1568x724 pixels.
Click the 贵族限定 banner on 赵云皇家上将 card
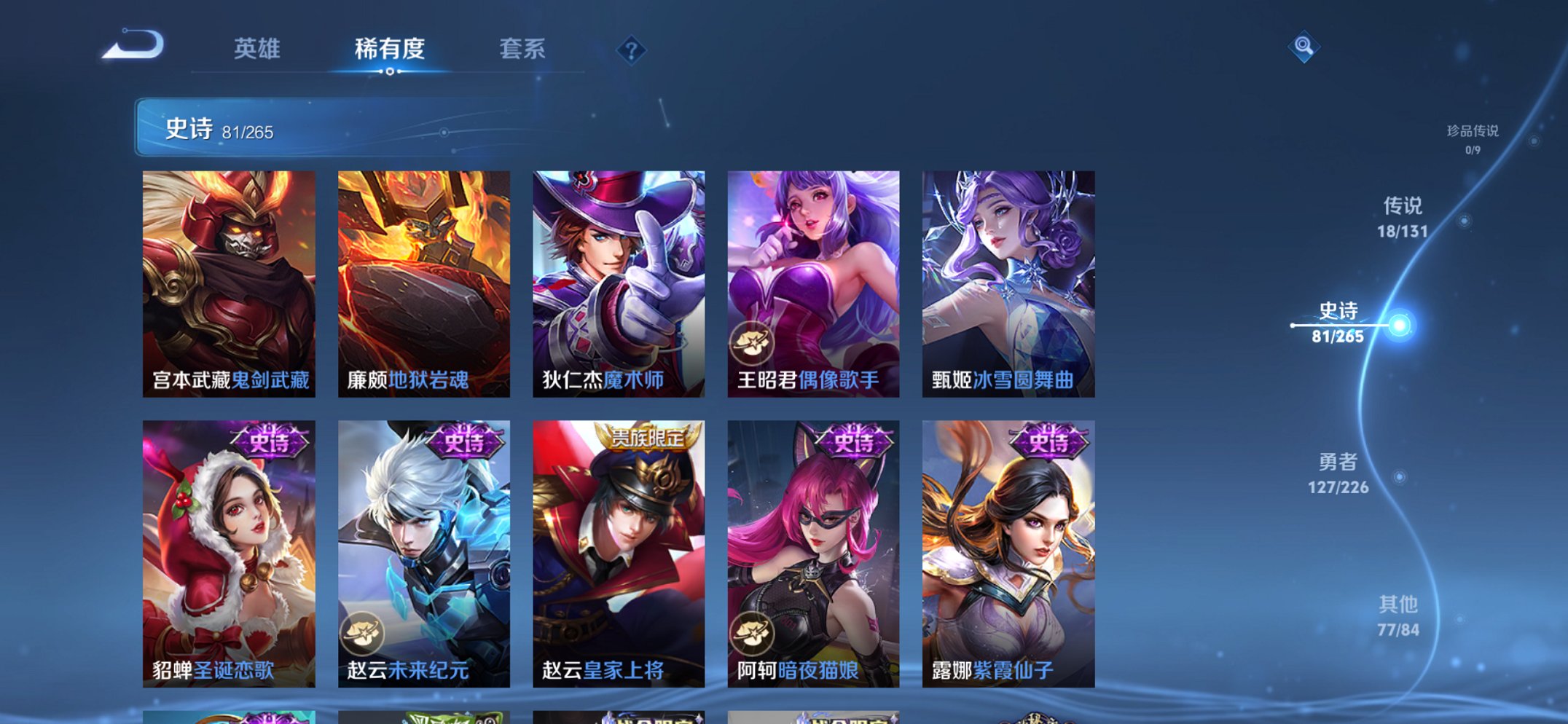(649, 437)
